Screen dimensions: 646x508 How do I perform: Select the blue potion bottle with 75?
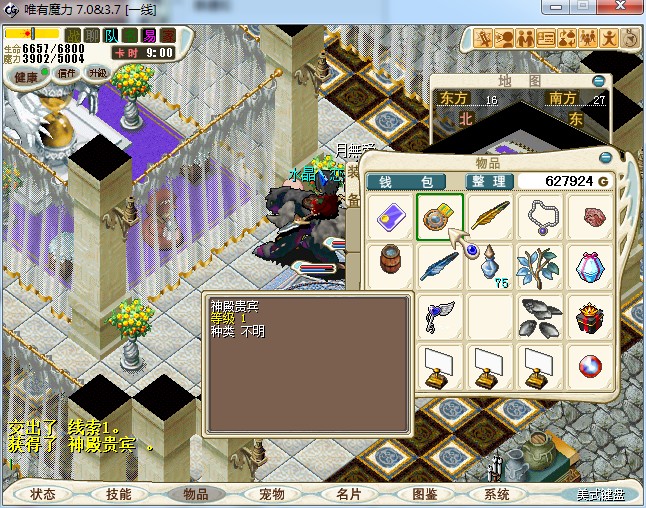click(x=489, y=266)
